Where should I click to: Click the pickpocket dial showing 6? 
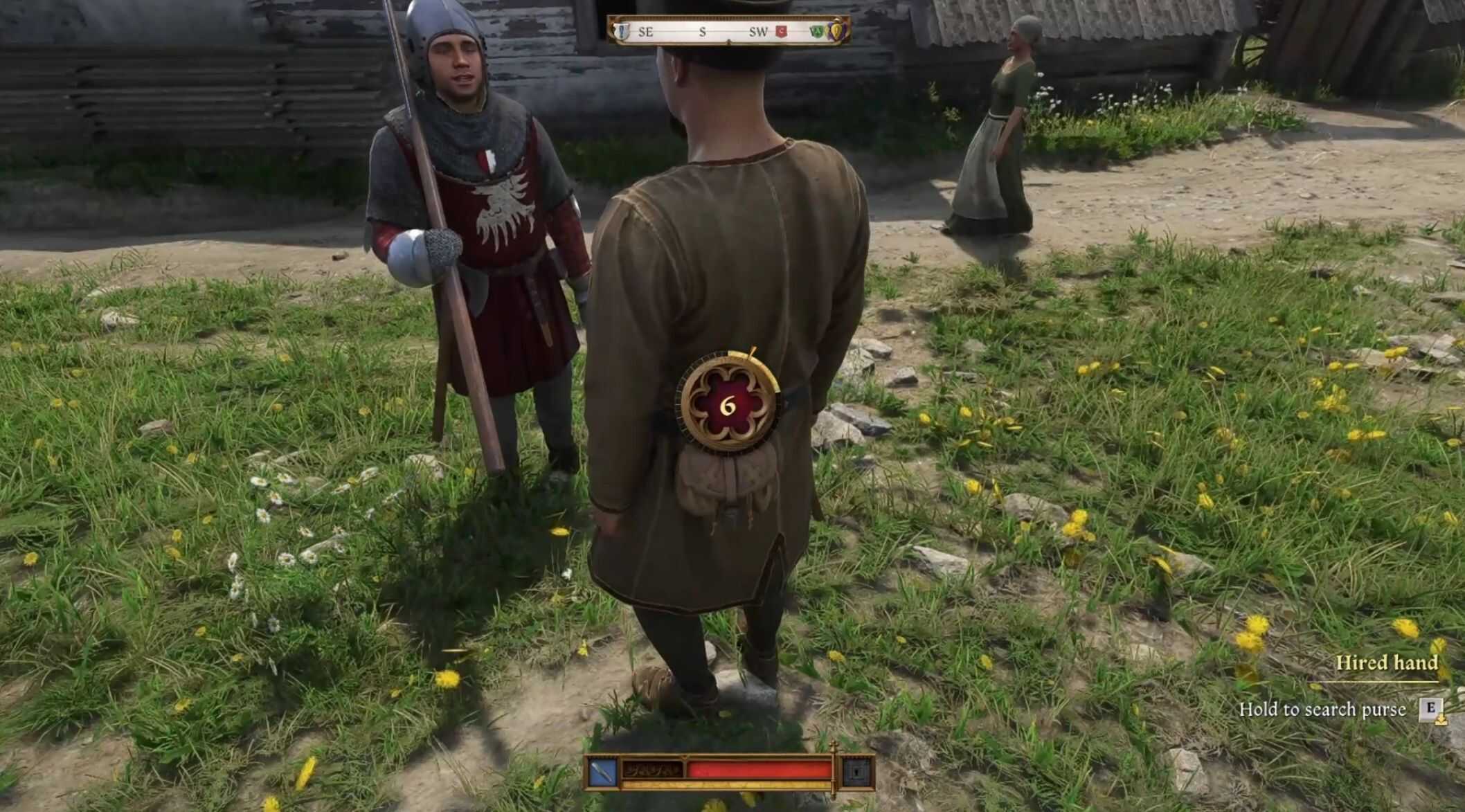(x=728, y=406)
